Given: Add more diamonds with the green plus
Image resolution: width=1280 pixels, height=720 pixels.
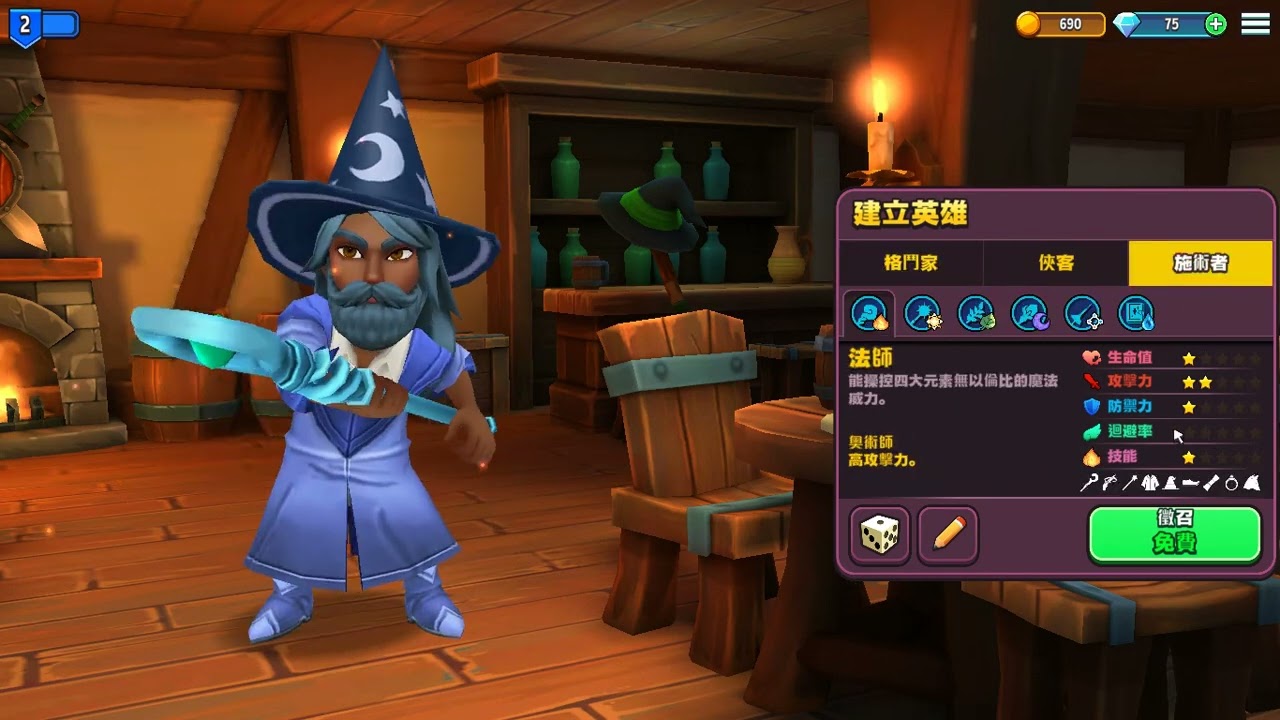Looking at the screenshot, I should (x=1216, y=25).
